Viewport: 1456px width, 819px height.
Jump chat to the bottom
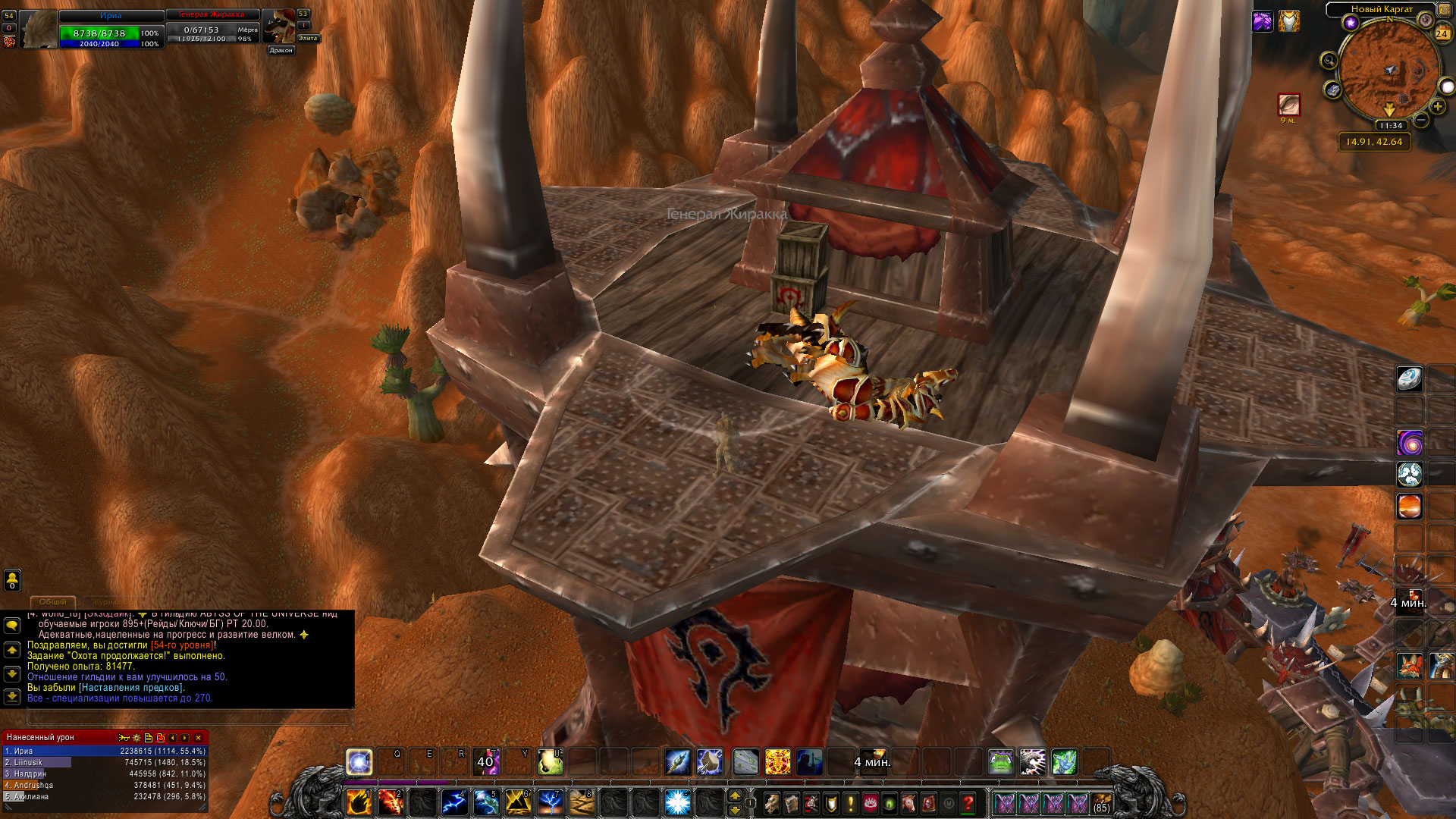(12, 696)
